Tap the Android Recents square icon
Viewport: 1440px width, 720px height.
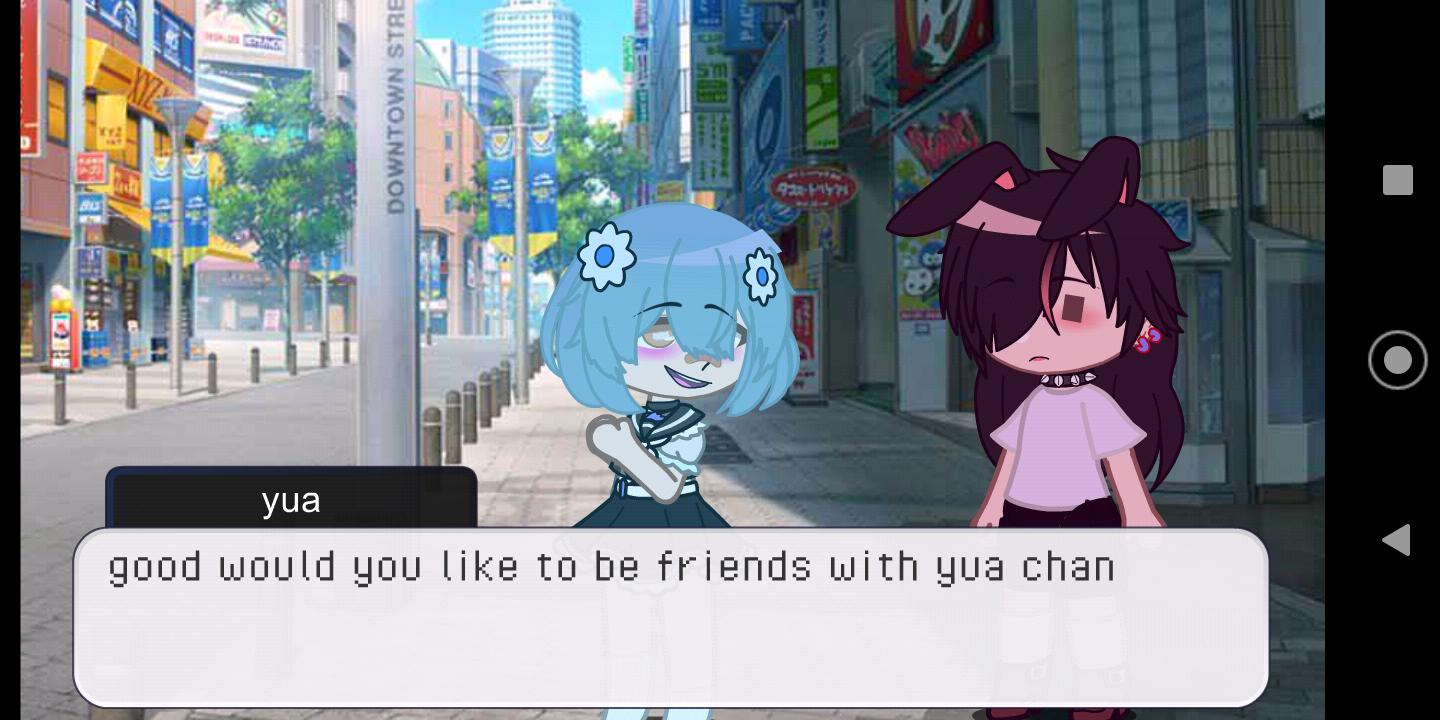tap(1396, 180)
